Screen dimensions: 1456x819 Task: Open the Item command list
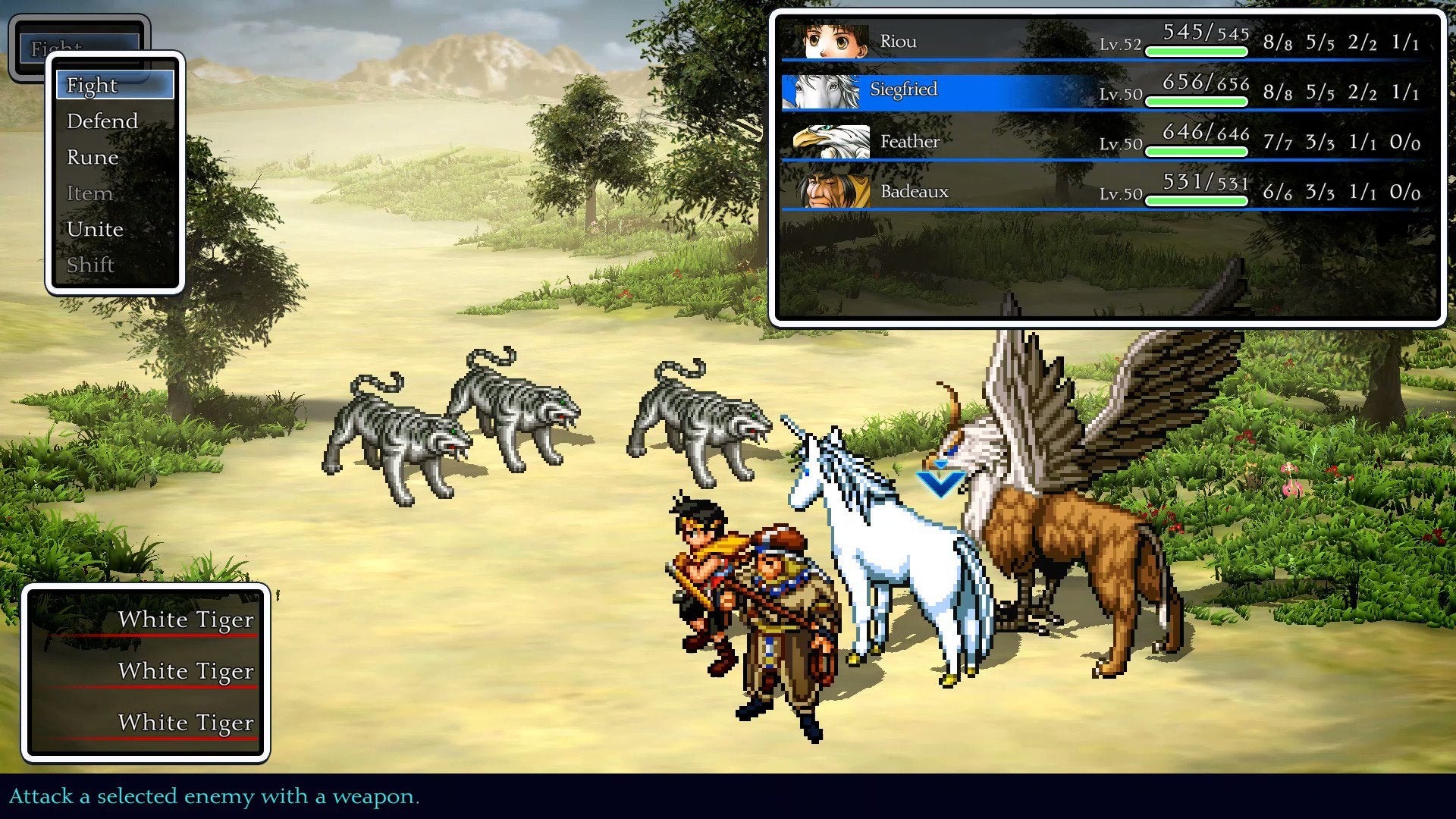tap(89, 193)
